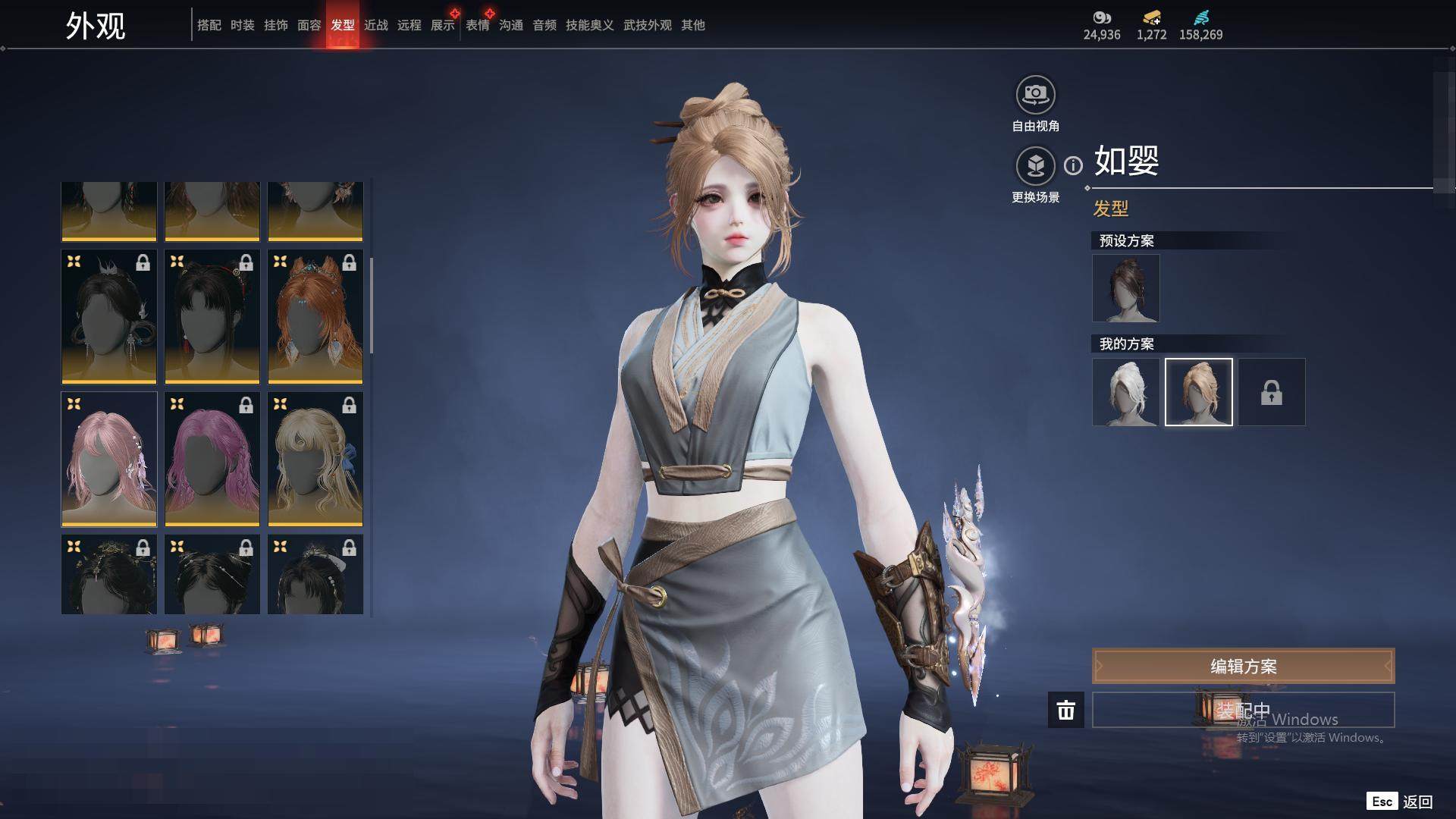Switch to the 武技外观 tab
This screenshot has height=819, width=1456.
click(x=647, y=26)
